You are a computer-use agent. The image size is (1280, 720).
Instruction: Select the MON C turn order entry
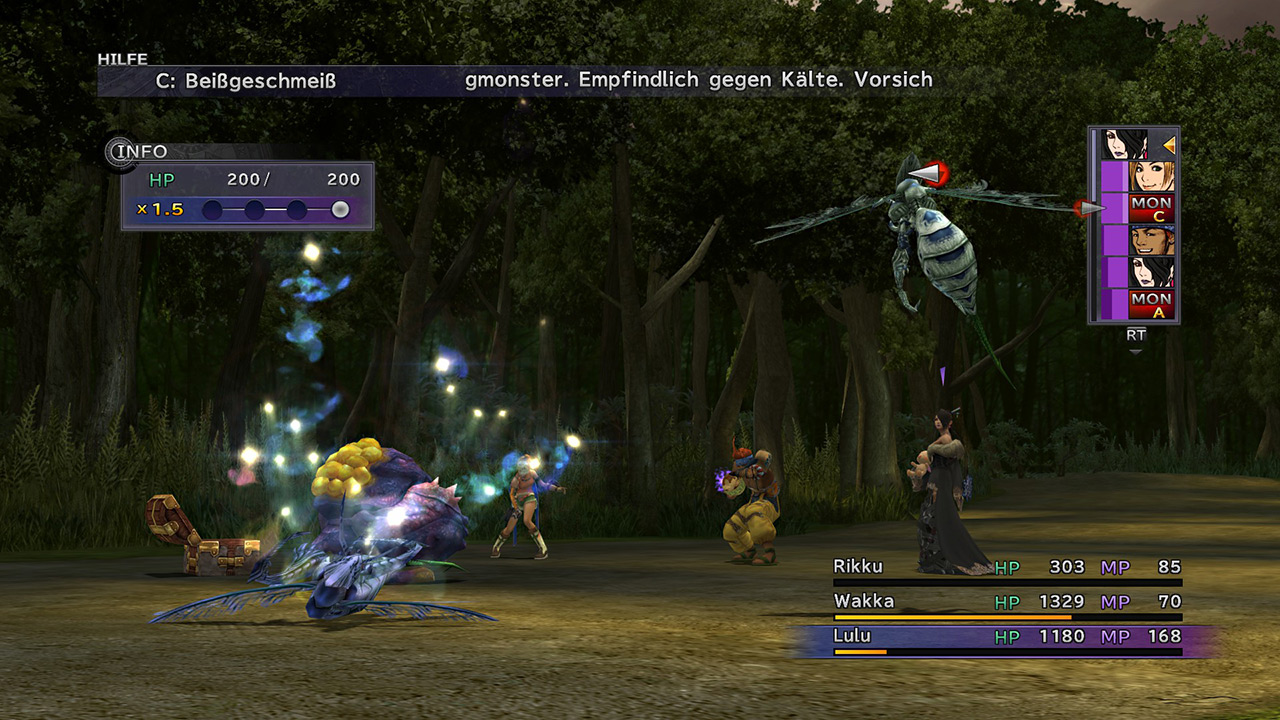(x=1151, y=208)
